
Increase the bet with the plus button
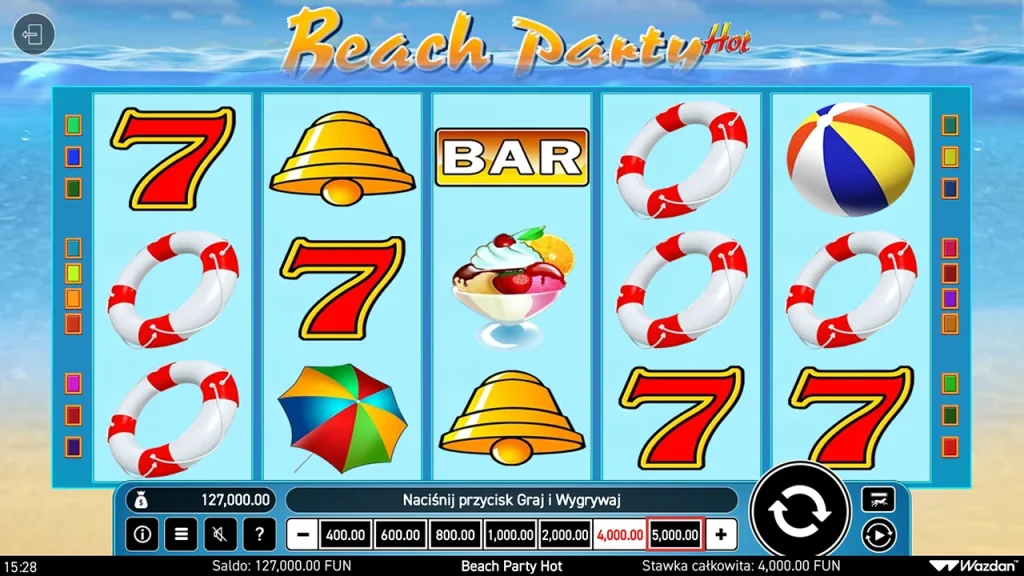coord(721,535)
